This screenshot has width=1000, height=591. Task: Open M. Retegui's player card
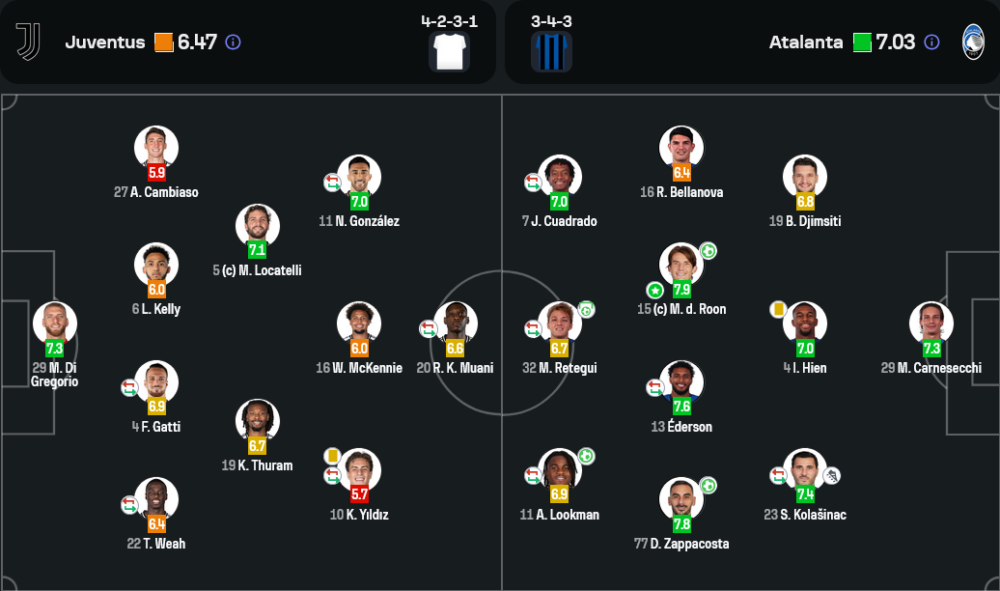559,323
